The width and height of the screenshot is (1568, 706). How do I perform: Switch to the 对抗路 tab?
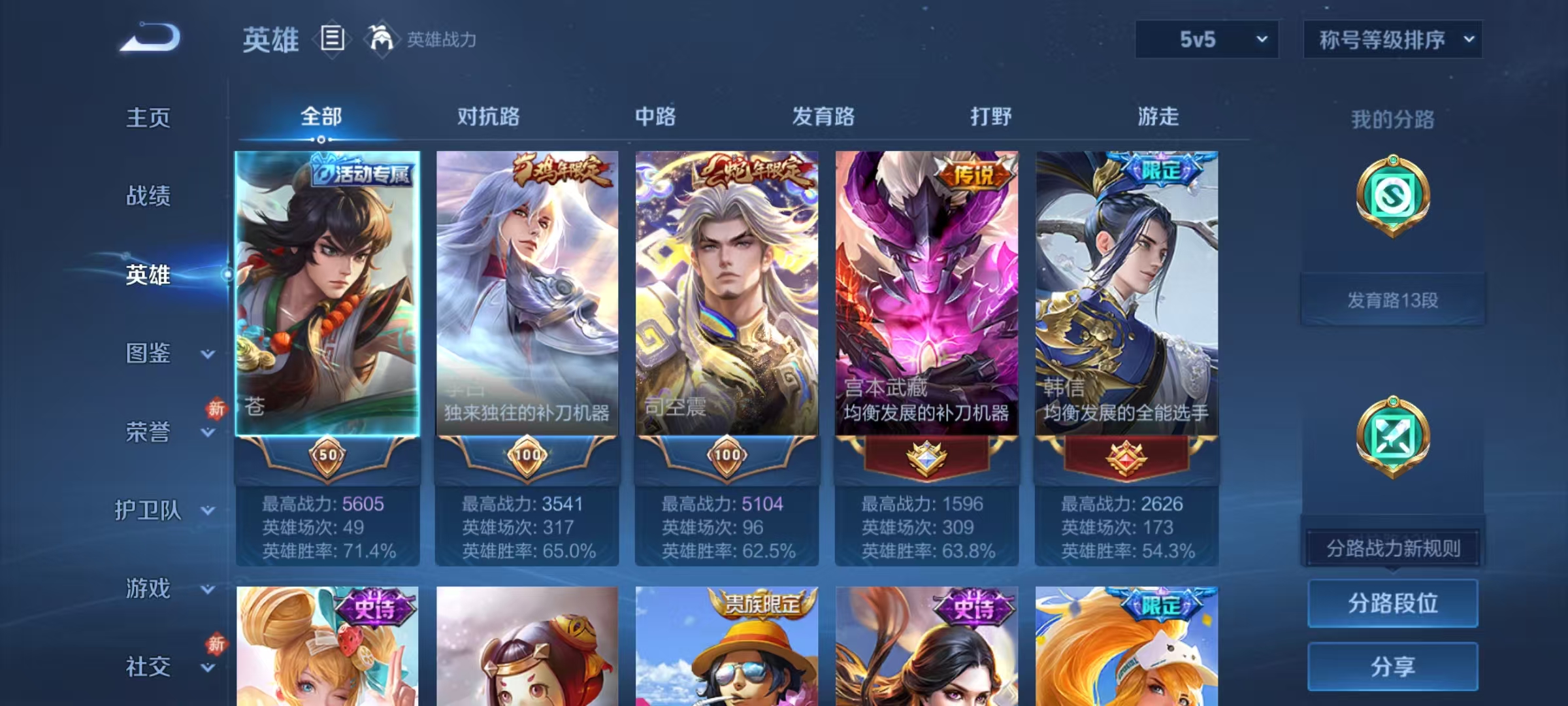point(489,118)
